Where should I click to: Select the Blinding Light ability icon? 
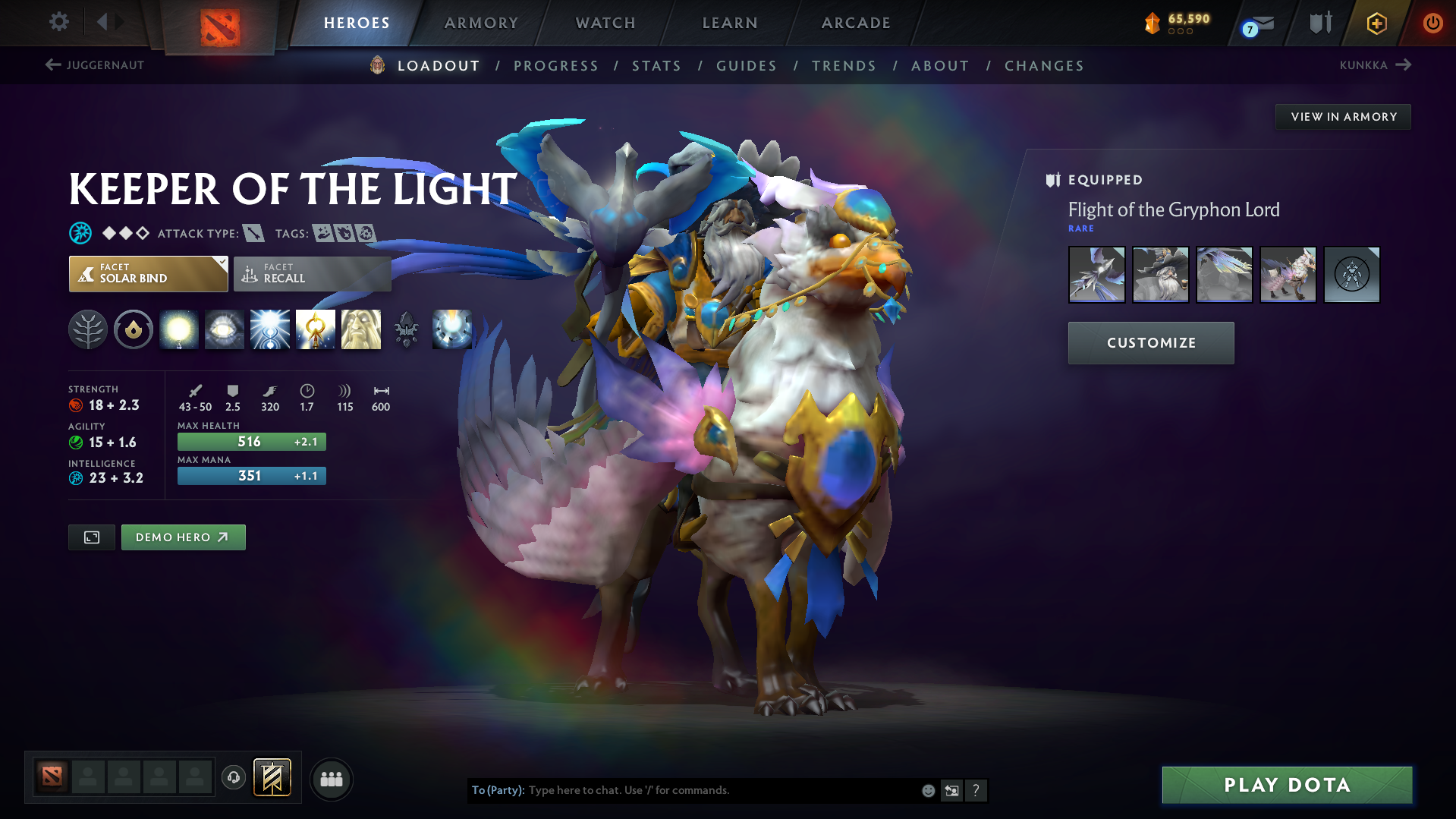(x=225, y=329)
